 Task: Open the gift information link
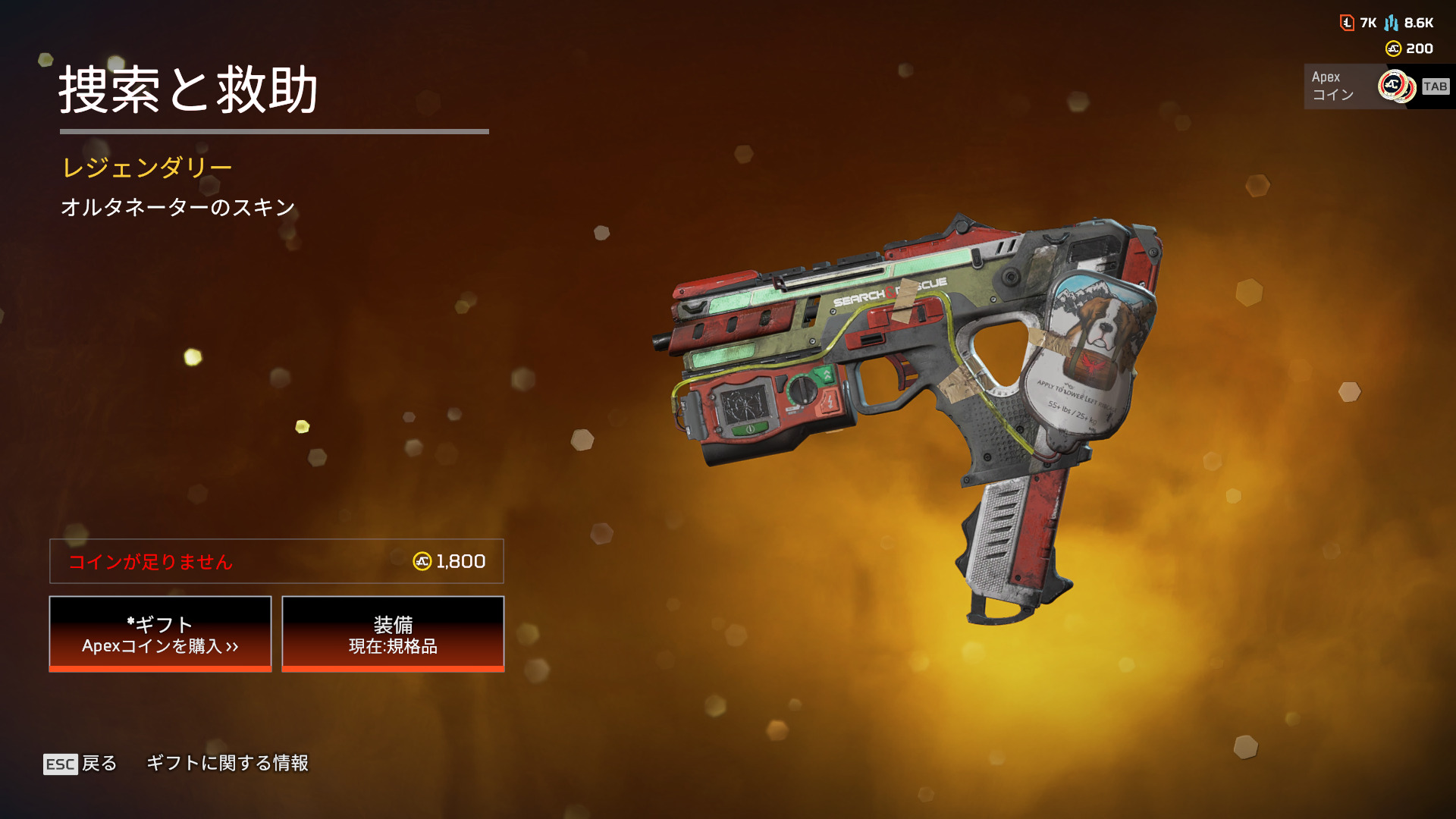pyautogui.click(x=227, y=763)
